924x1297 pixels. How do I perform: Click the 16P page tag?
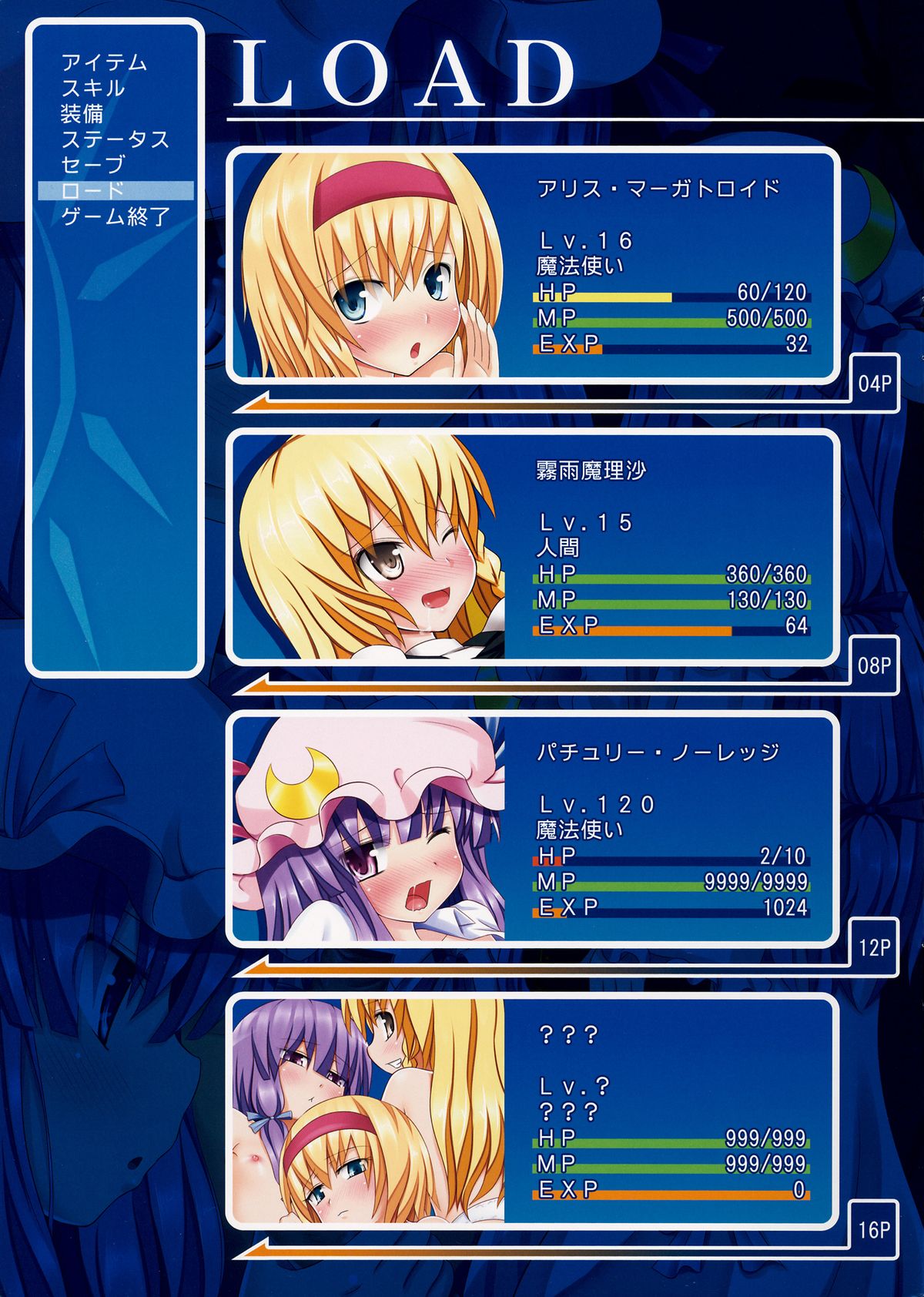pos(874,1229)
